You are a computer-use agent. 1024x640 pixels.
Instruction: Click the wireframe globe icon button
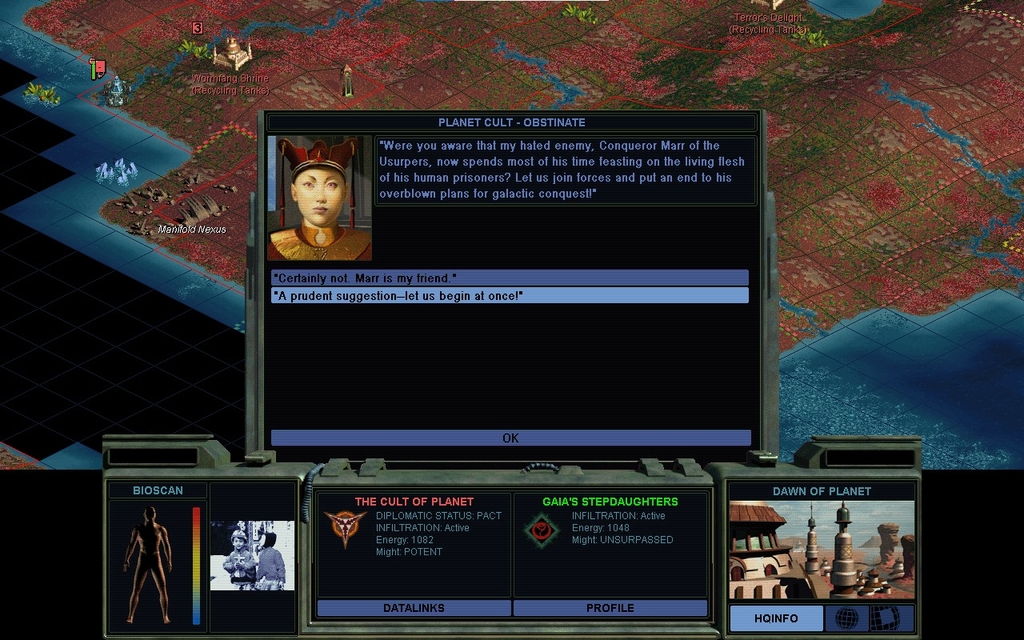pos(846,618)
